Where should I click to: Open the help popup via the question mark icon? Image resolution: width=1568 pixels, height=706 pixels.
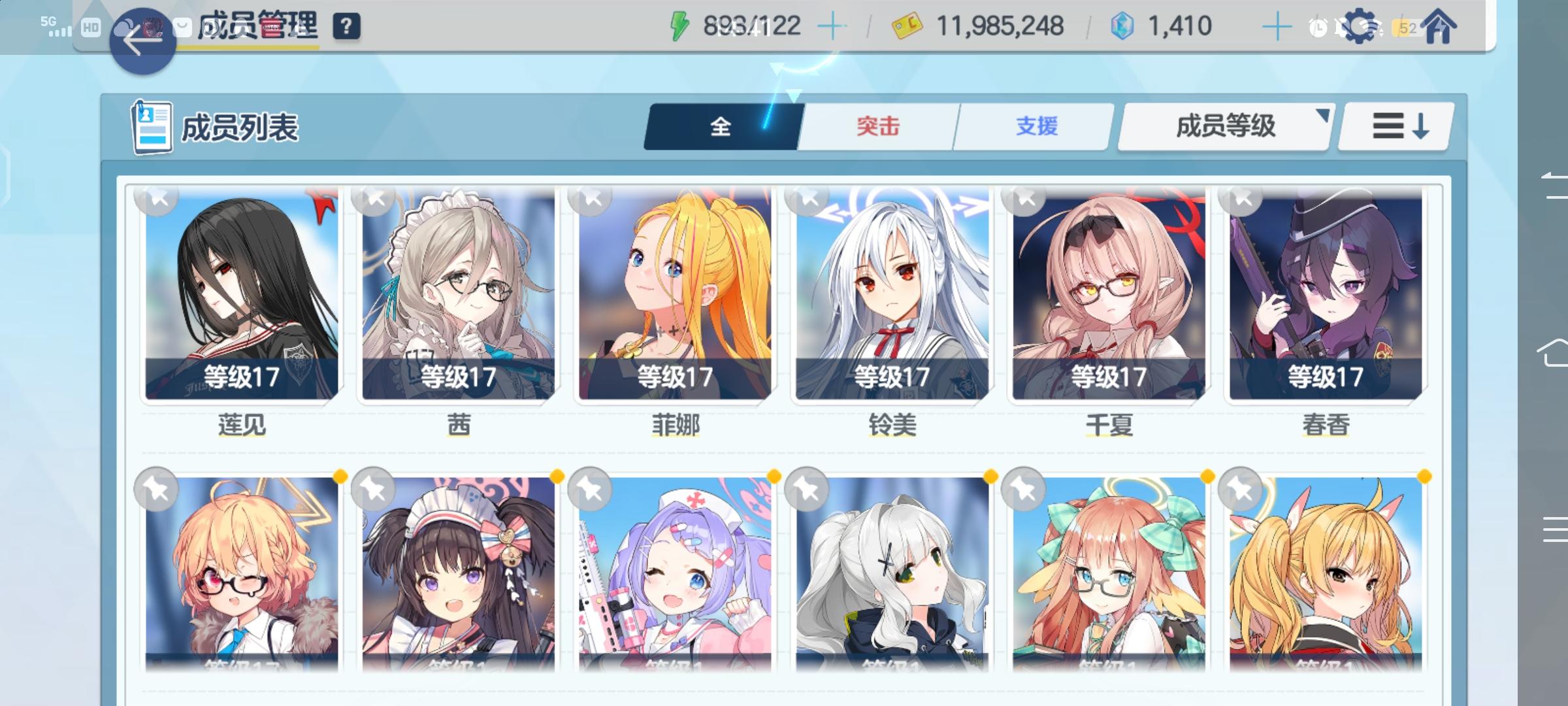(x=348, y=27)
